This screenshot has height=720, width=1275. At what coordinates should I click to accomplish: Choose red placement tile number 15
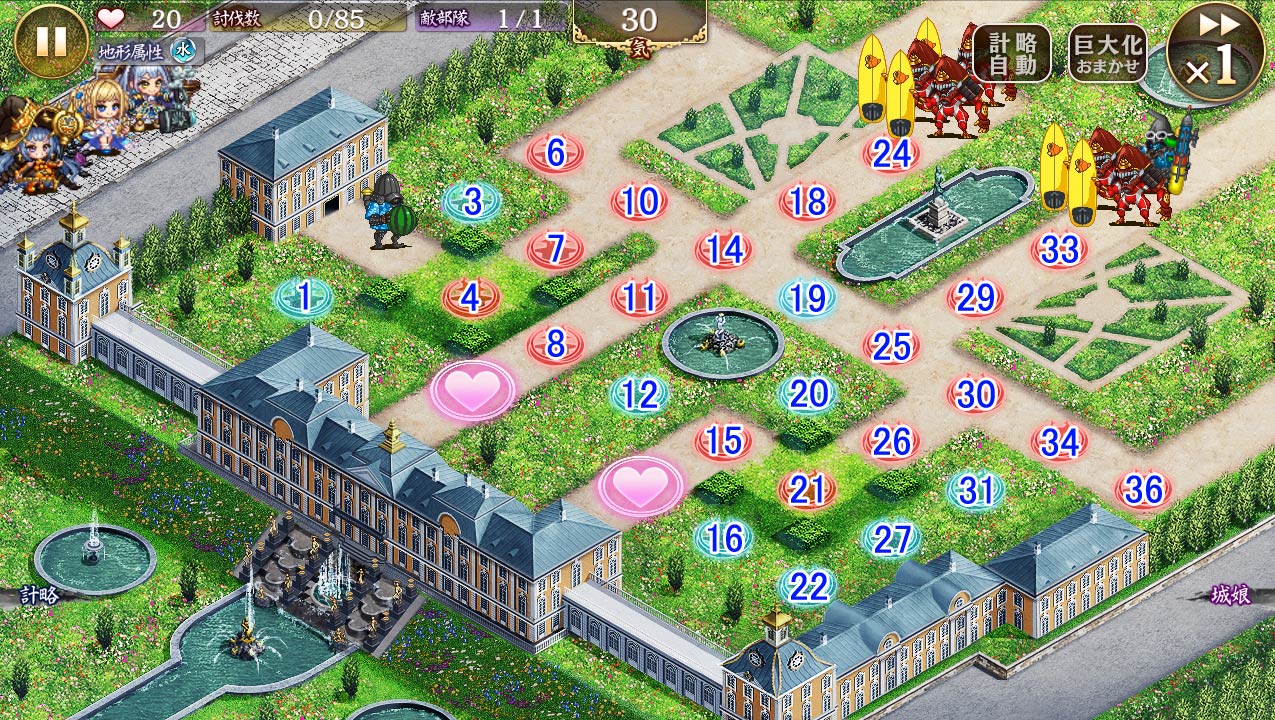tap(724, 441)
